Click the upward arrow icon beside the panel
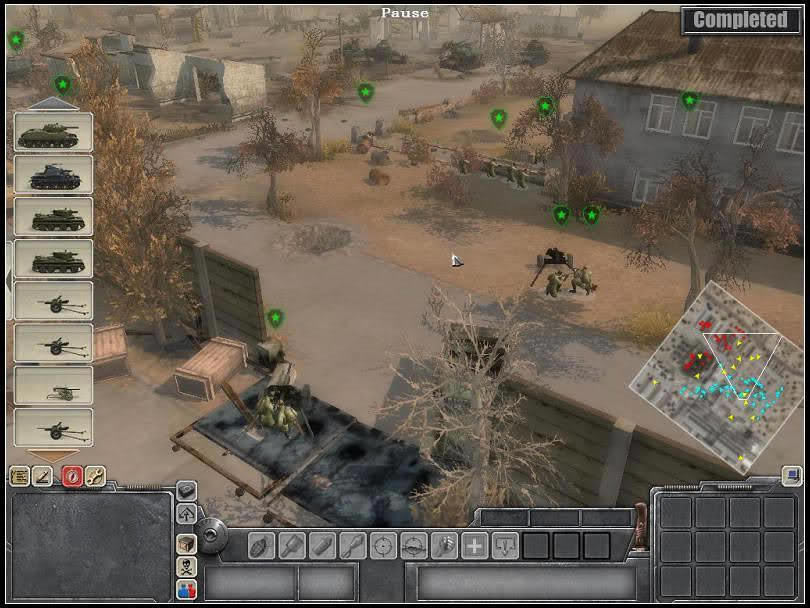 tap(187, 513)
